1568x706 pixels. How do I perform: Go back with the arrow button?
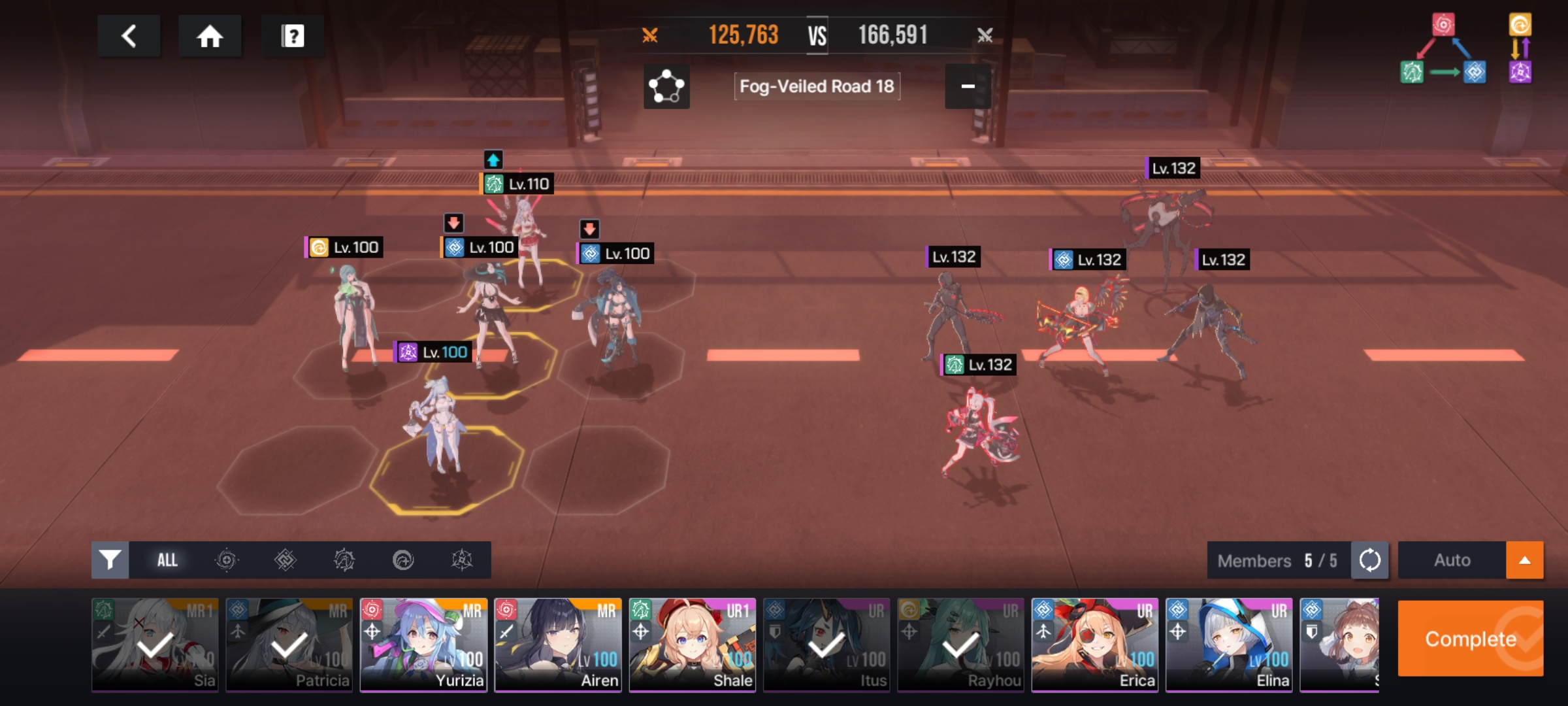[129, 36]
